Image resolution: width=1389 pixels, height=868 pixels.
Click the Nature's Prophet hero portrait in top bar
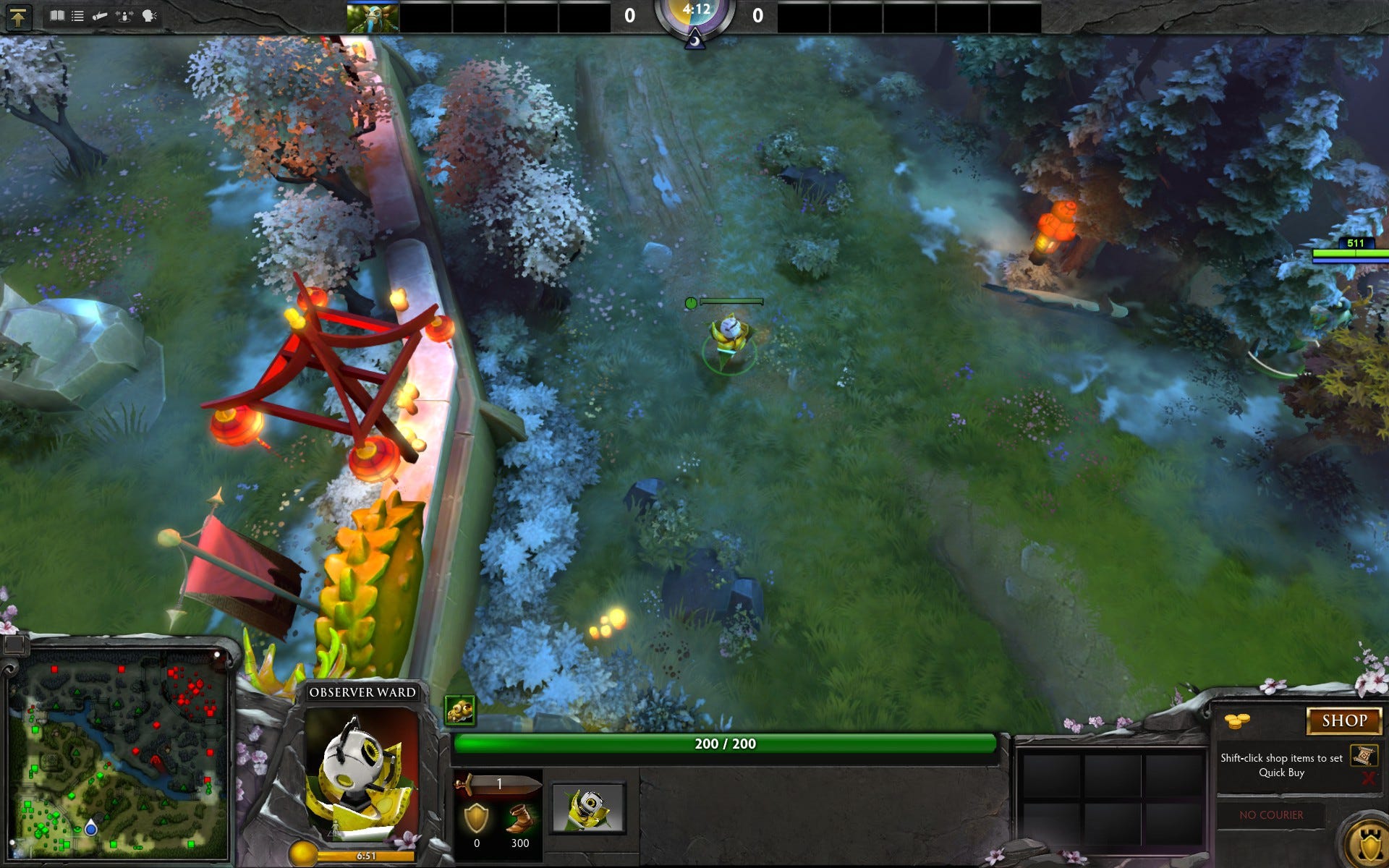373,17
